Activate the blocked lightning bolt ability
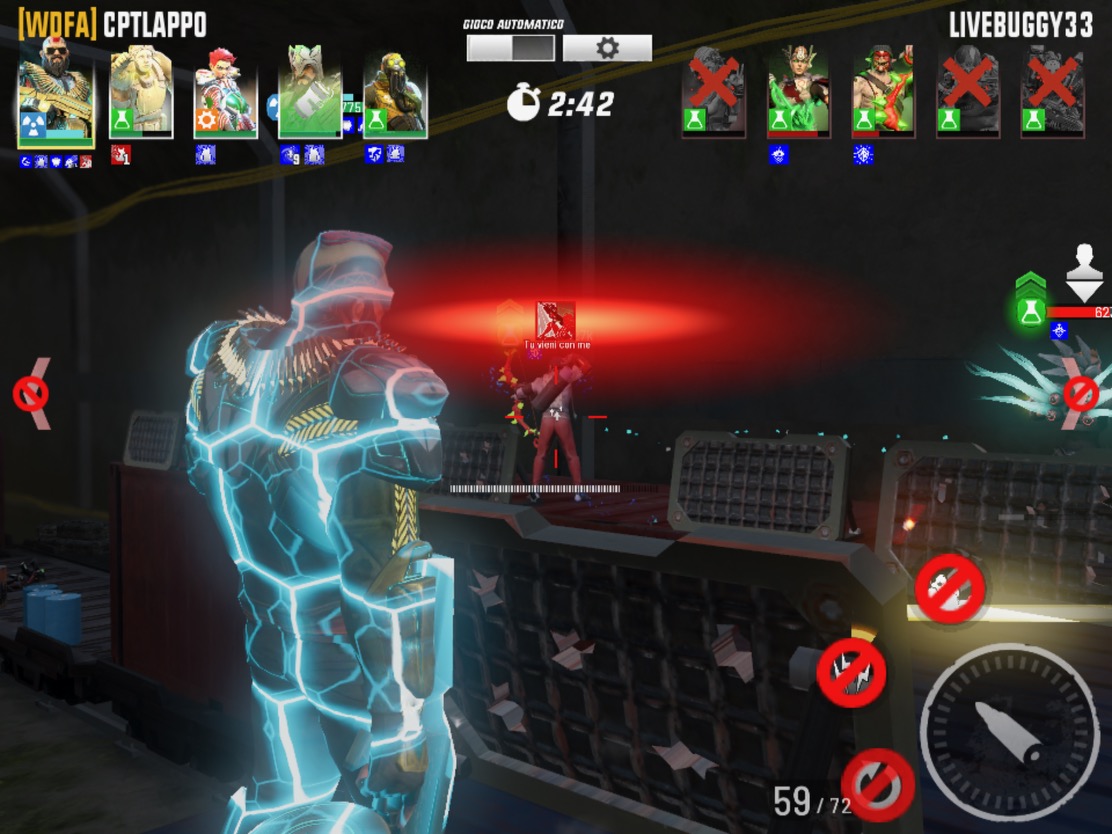1112x834 pixels. pos(851,673)
